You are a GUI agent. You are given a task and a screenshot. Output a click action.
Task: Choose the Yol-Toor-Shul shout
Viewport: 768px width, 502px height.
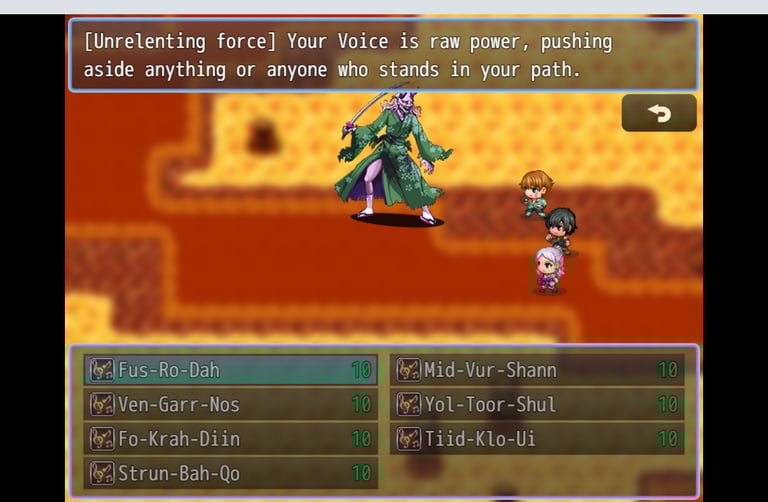coord(537,404)
